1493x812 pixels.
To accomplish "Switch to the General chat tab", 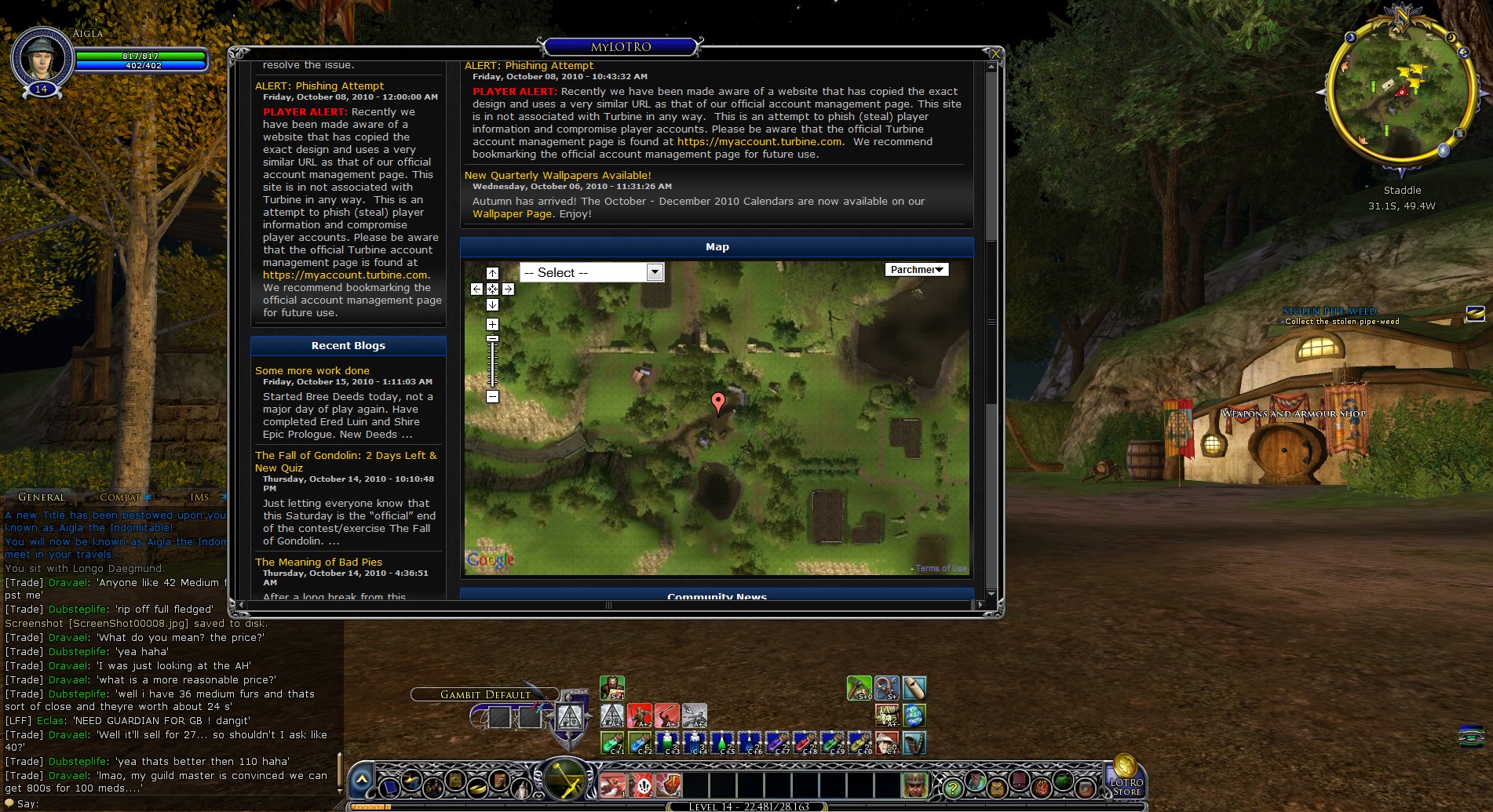I will click(42, 497).
